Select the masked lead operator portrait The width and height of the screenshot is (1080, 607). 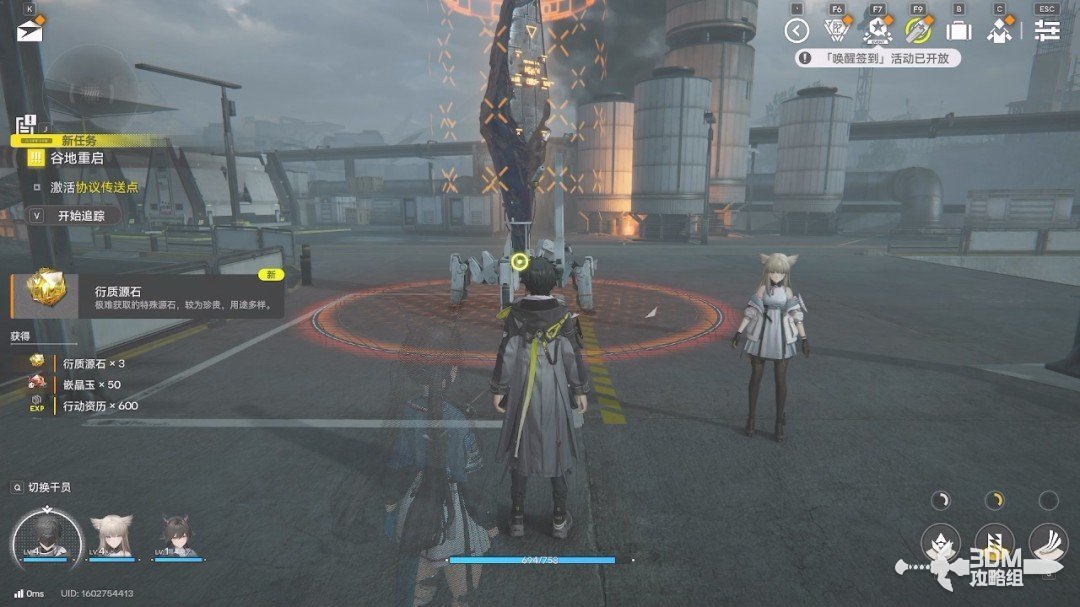click(x=46, y=535)
